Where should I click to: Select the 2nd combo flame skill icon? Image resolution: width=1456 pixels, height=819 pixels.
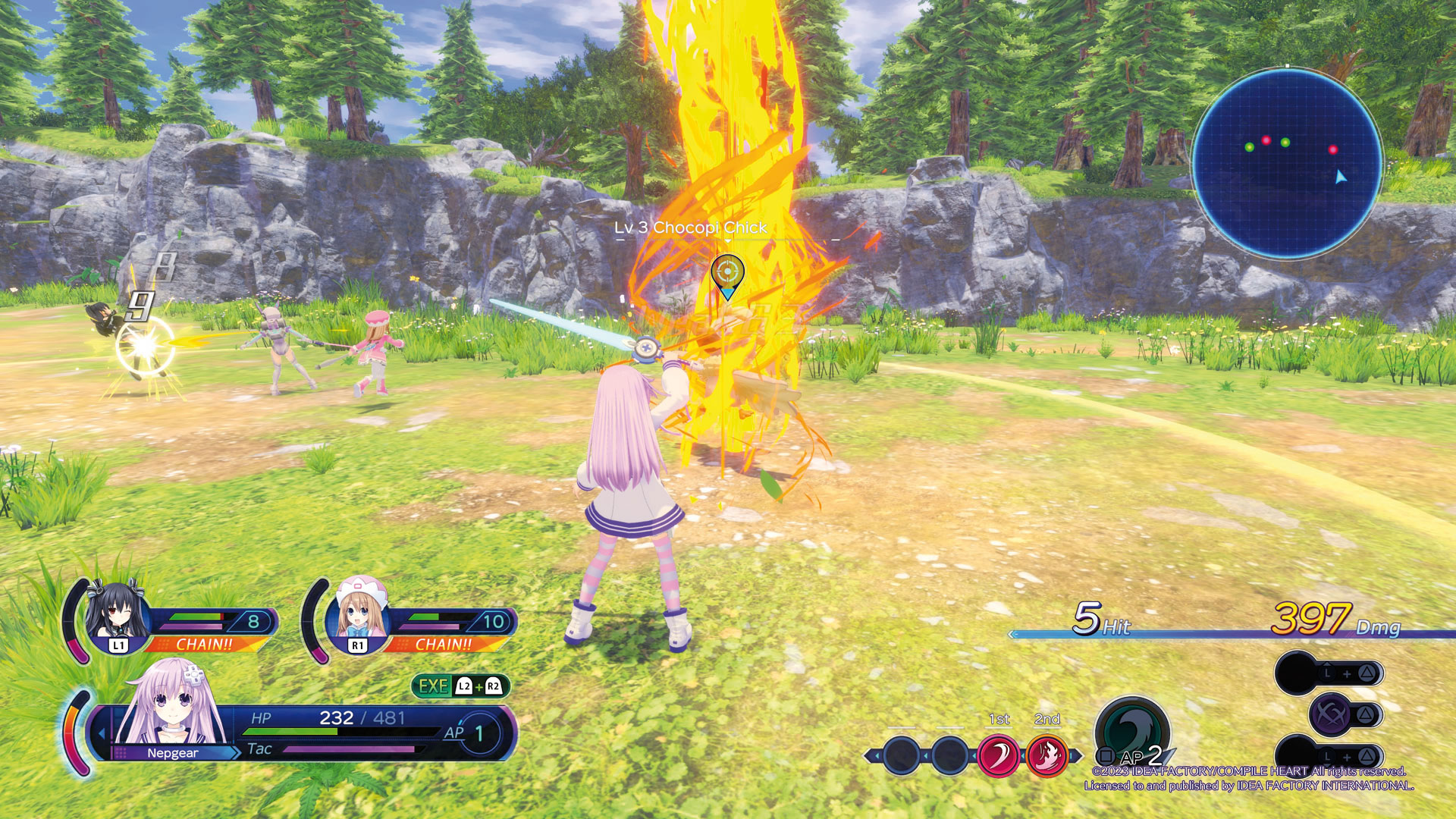(1046, 756)
